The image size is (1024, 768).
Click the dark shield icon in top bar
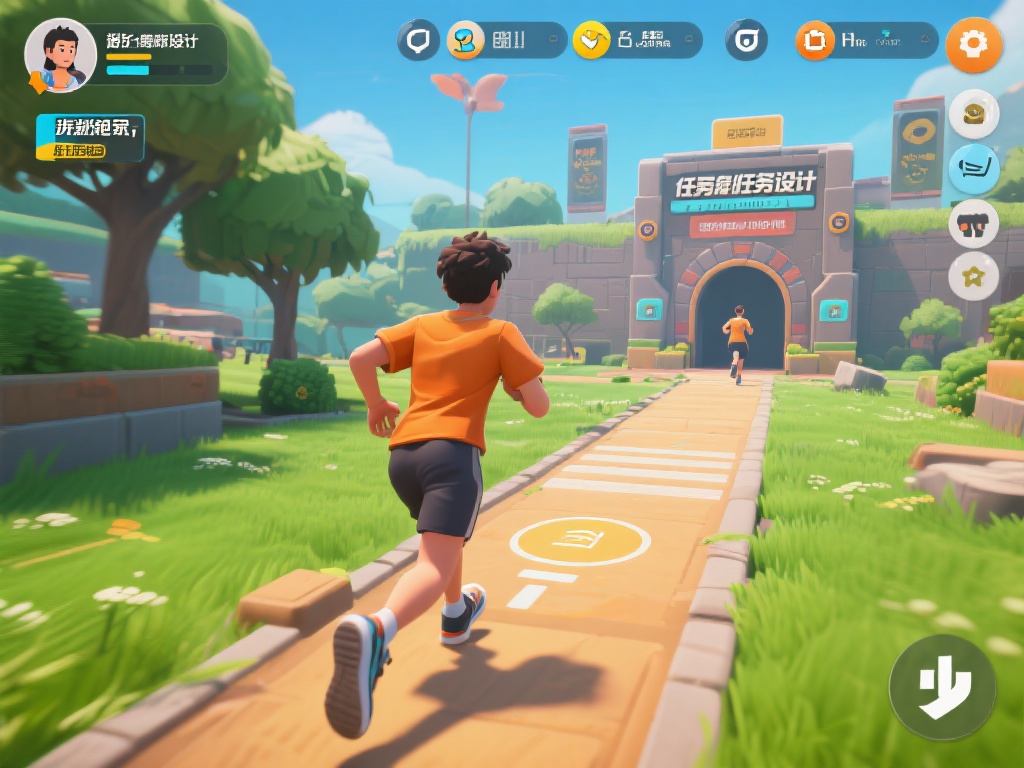746,40
